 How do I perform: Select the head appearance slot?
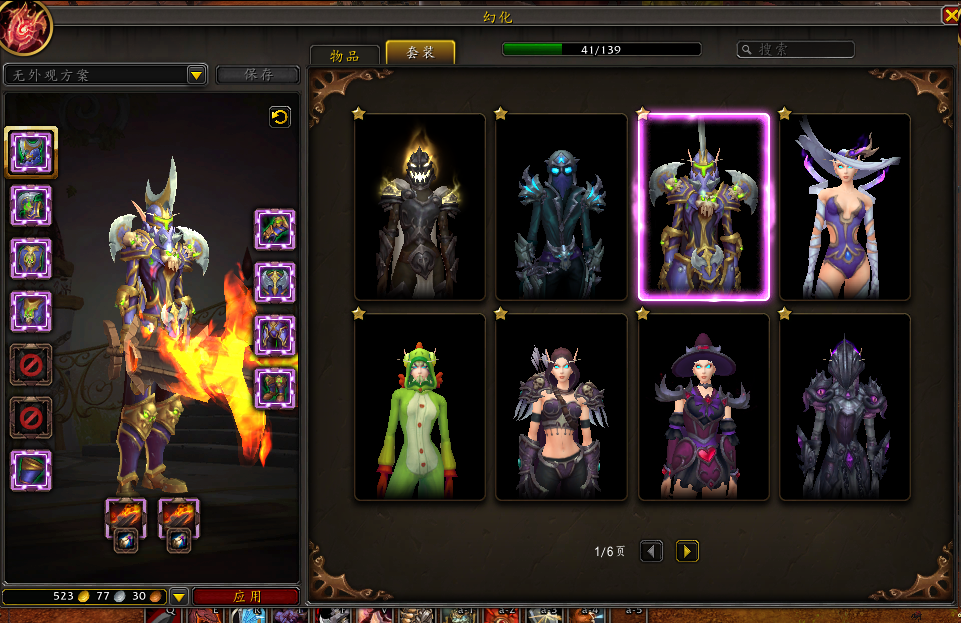click(x=31, y=152)
